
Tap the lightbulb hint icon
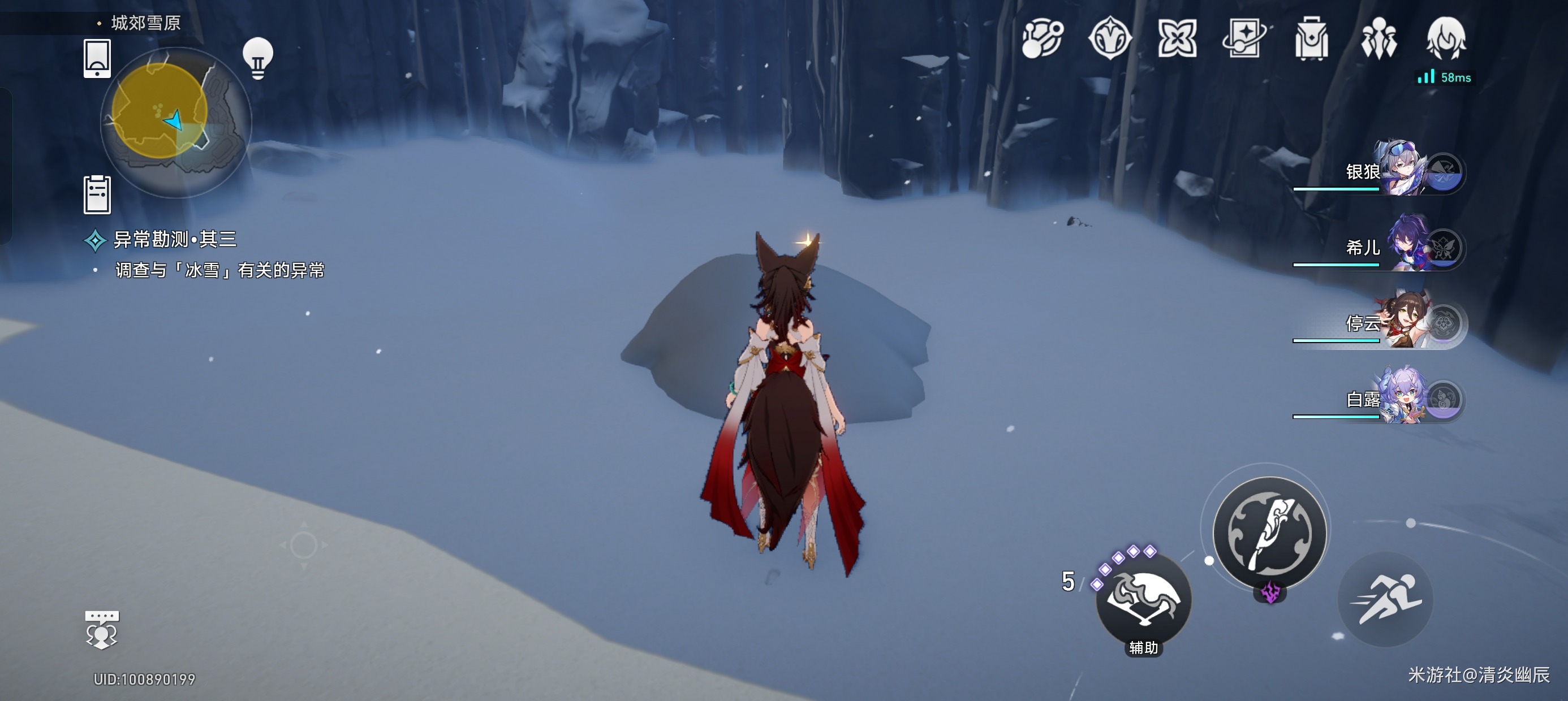(257, 58)
